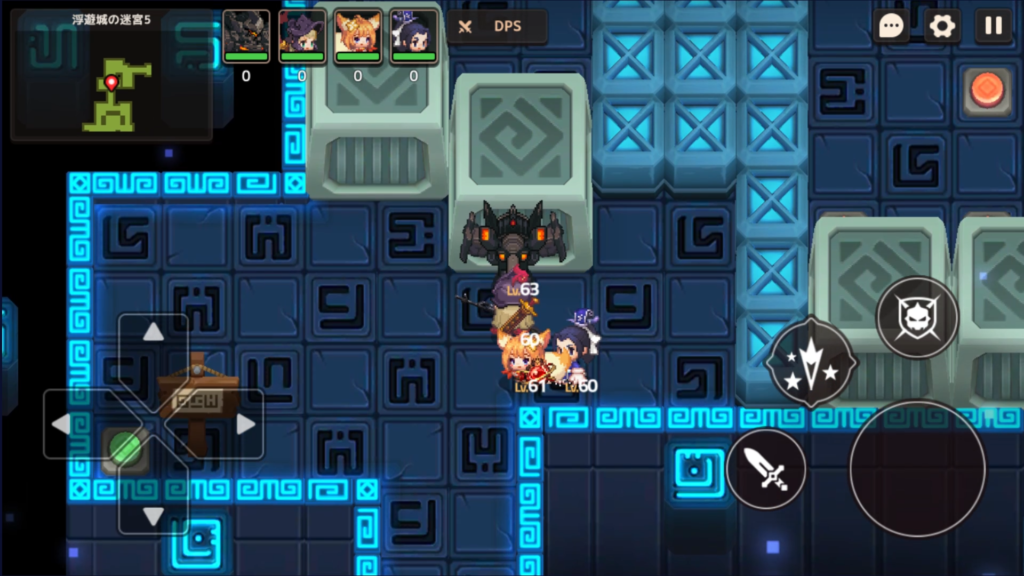The image size is (1024, 576).
Task: Tap the d-pad right arrow
Action: (x=244, y=424)
